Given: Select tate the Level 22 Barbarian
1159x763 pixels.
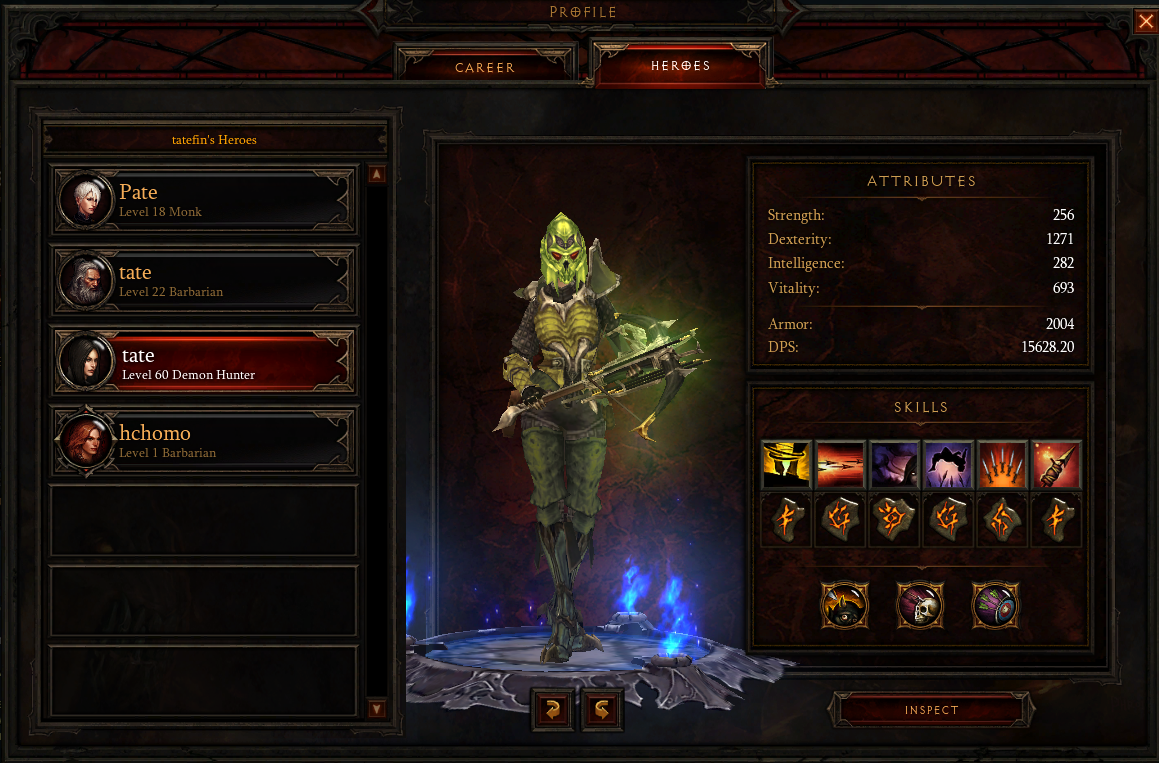Looking at the screenshot, I should [205, 279].
